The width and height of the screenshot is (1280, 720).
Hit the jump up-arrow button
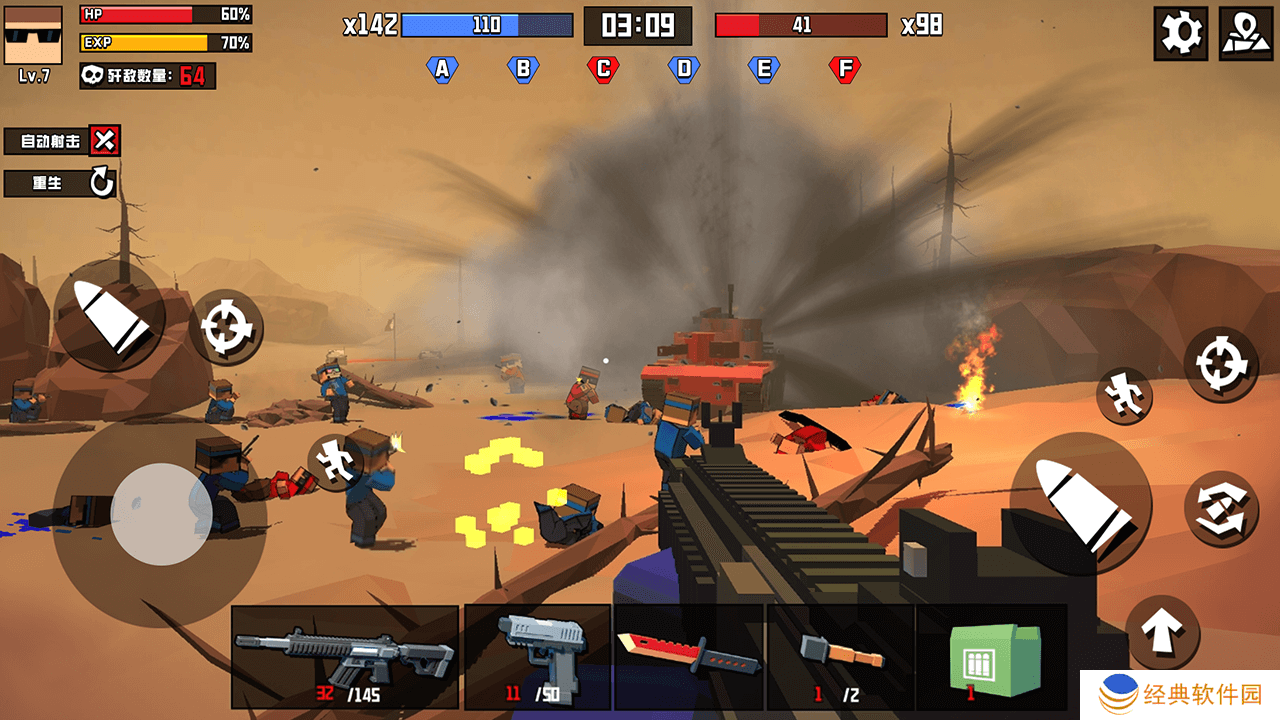click(x=1162, y=633)
